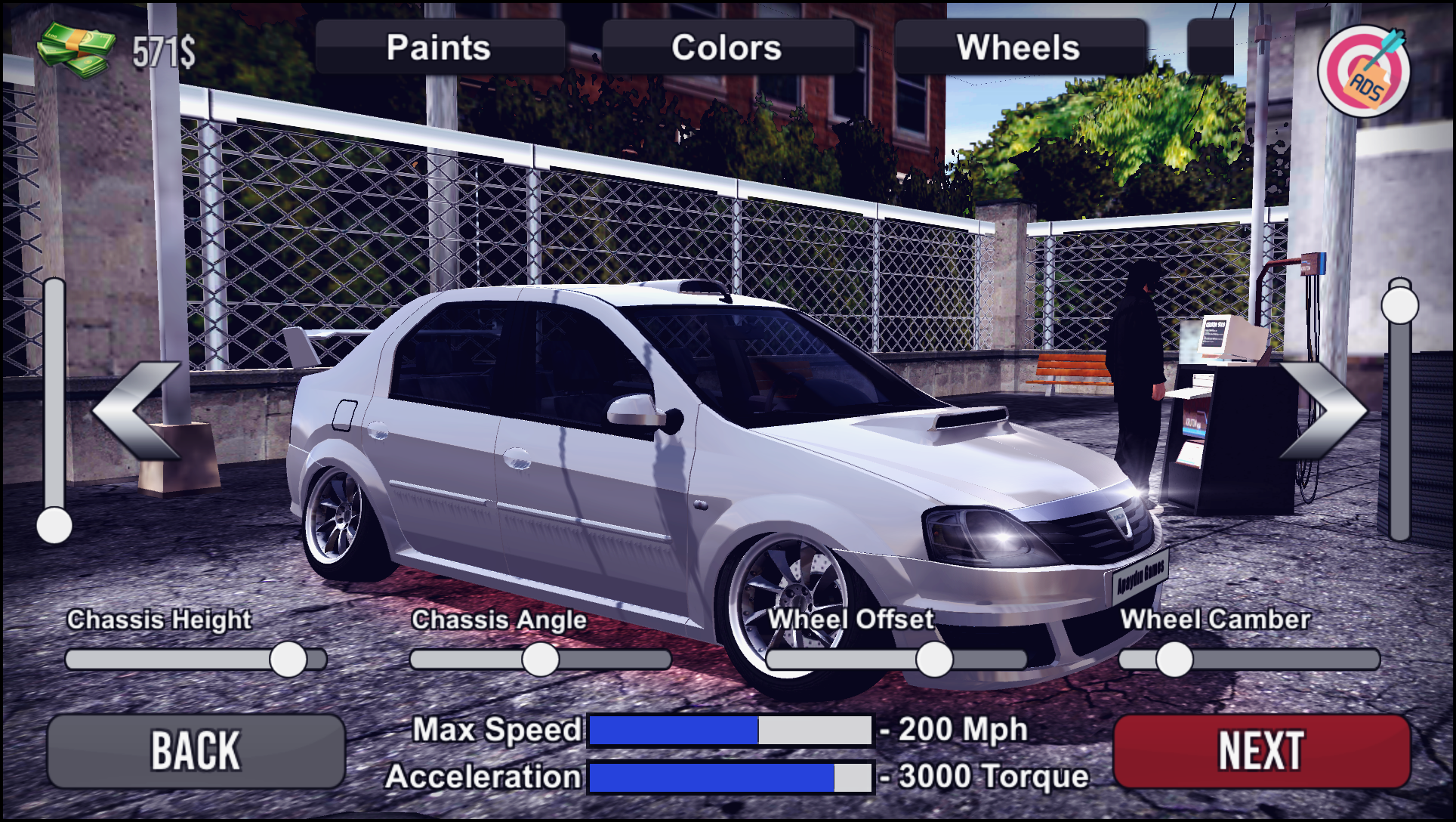Adjust the Chassis Height slider handle

(x=289, y=658)
